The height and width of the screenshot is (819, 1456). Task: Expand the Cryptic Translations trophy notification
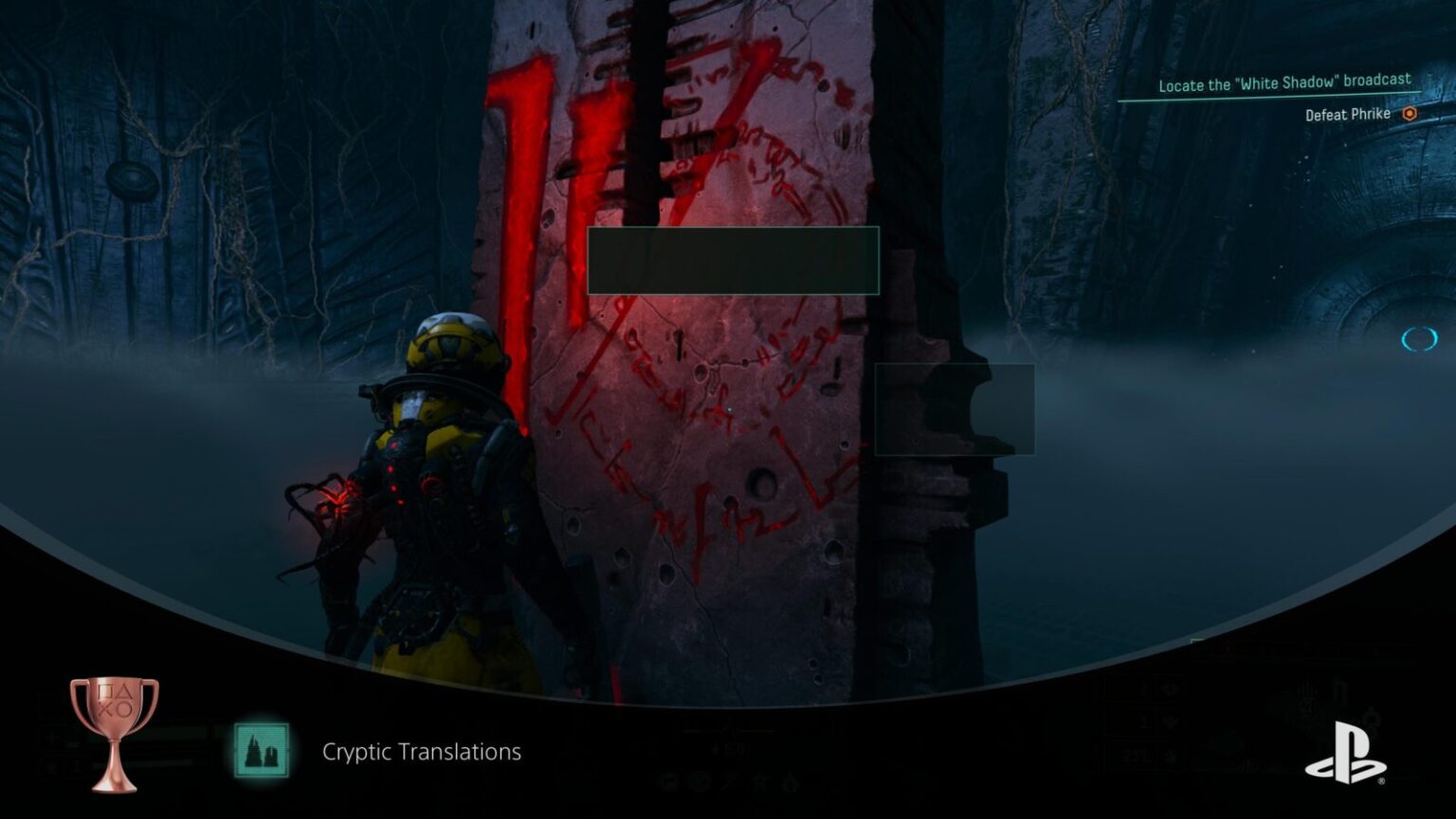pyautogui.click(x=421, y=752)
